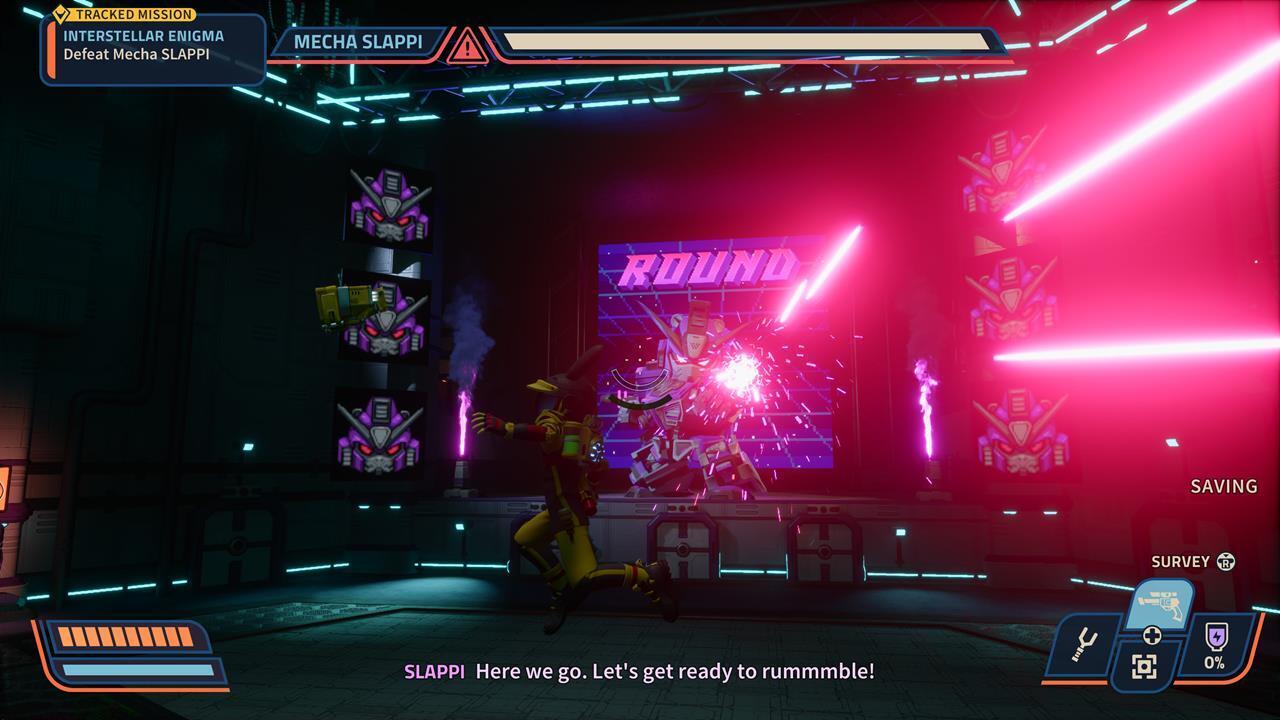Select the scanner reticle slot

coord(1145,667)
